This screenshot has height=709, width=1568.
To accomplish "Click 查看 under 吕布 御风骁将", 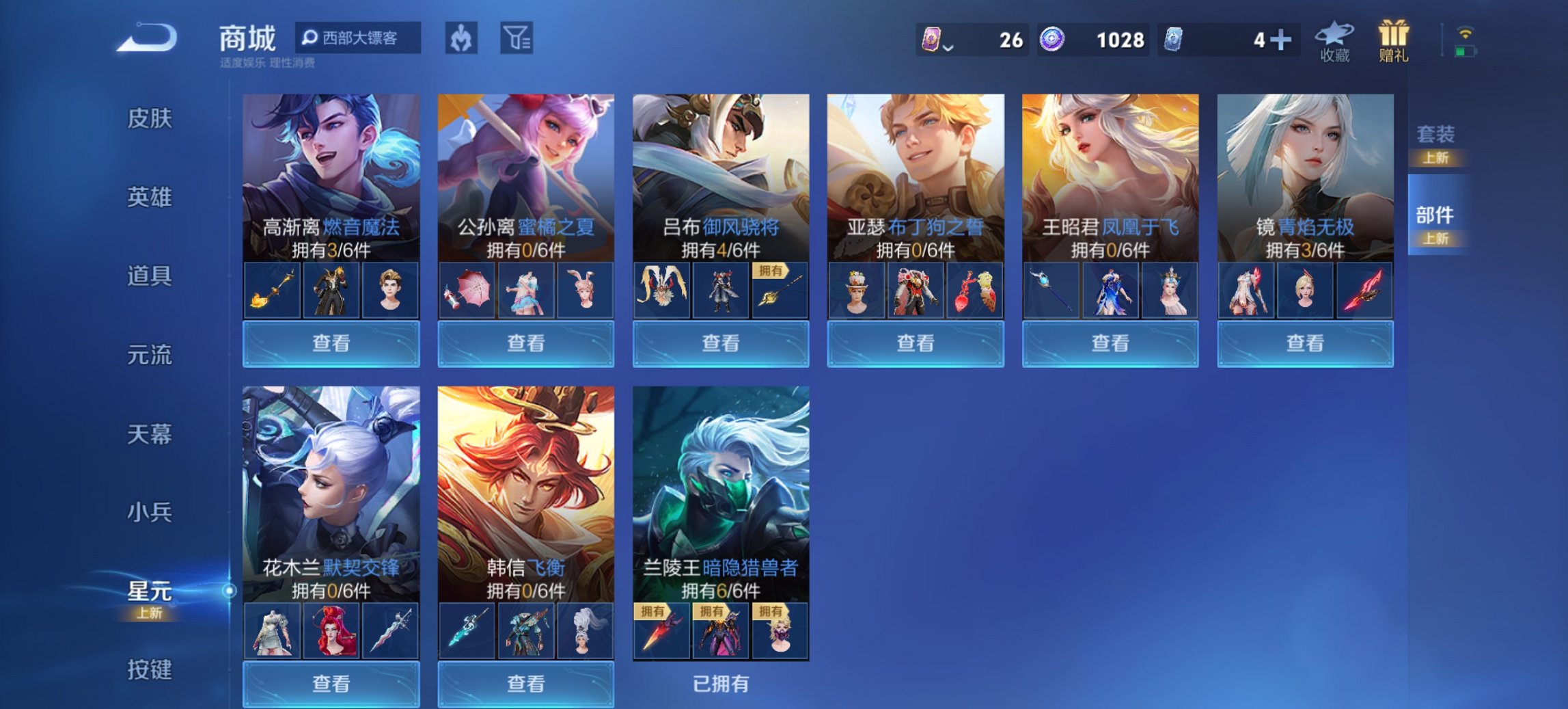I will (x=721, y=343).
